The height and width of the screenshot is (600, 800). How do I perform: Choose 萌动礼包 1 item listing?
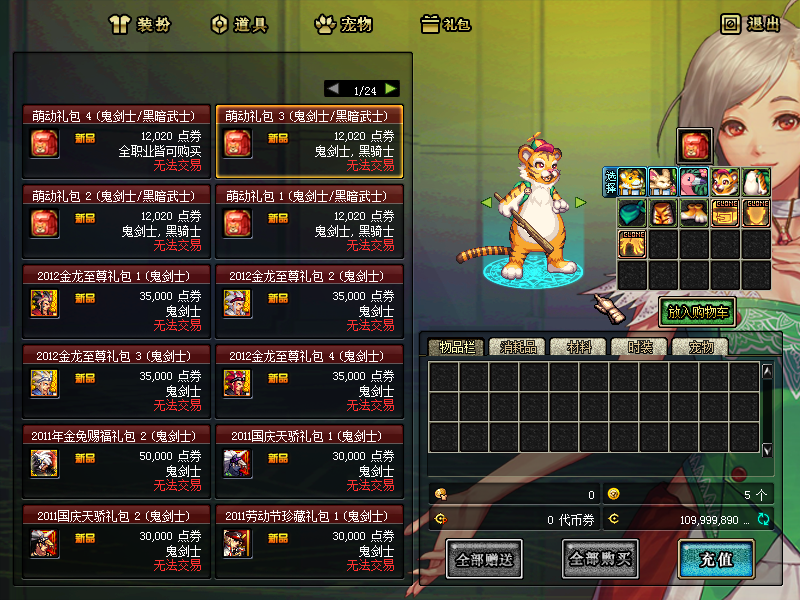(309, 220)
